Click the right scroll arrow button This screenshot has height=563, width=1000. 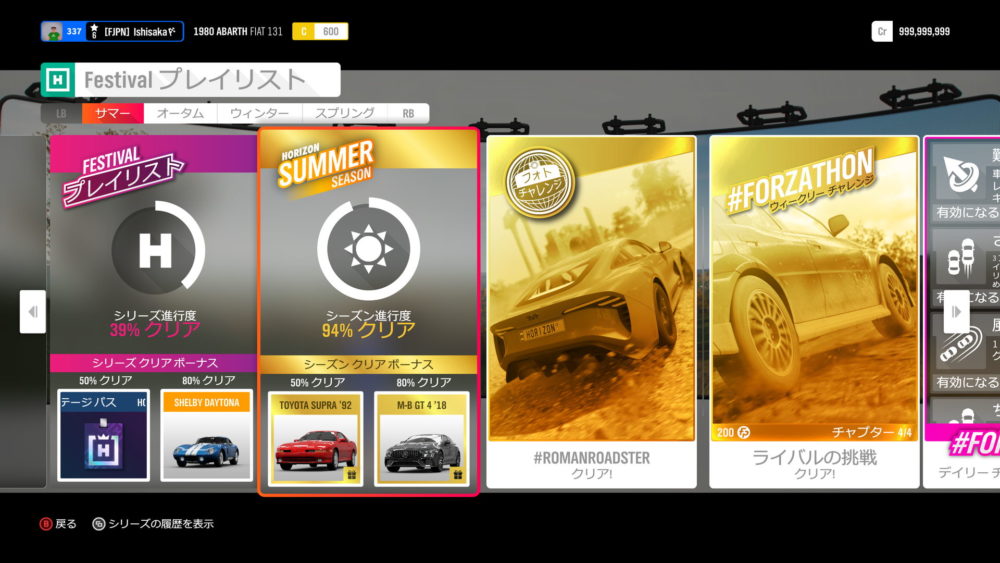click(x=956, y=312)
